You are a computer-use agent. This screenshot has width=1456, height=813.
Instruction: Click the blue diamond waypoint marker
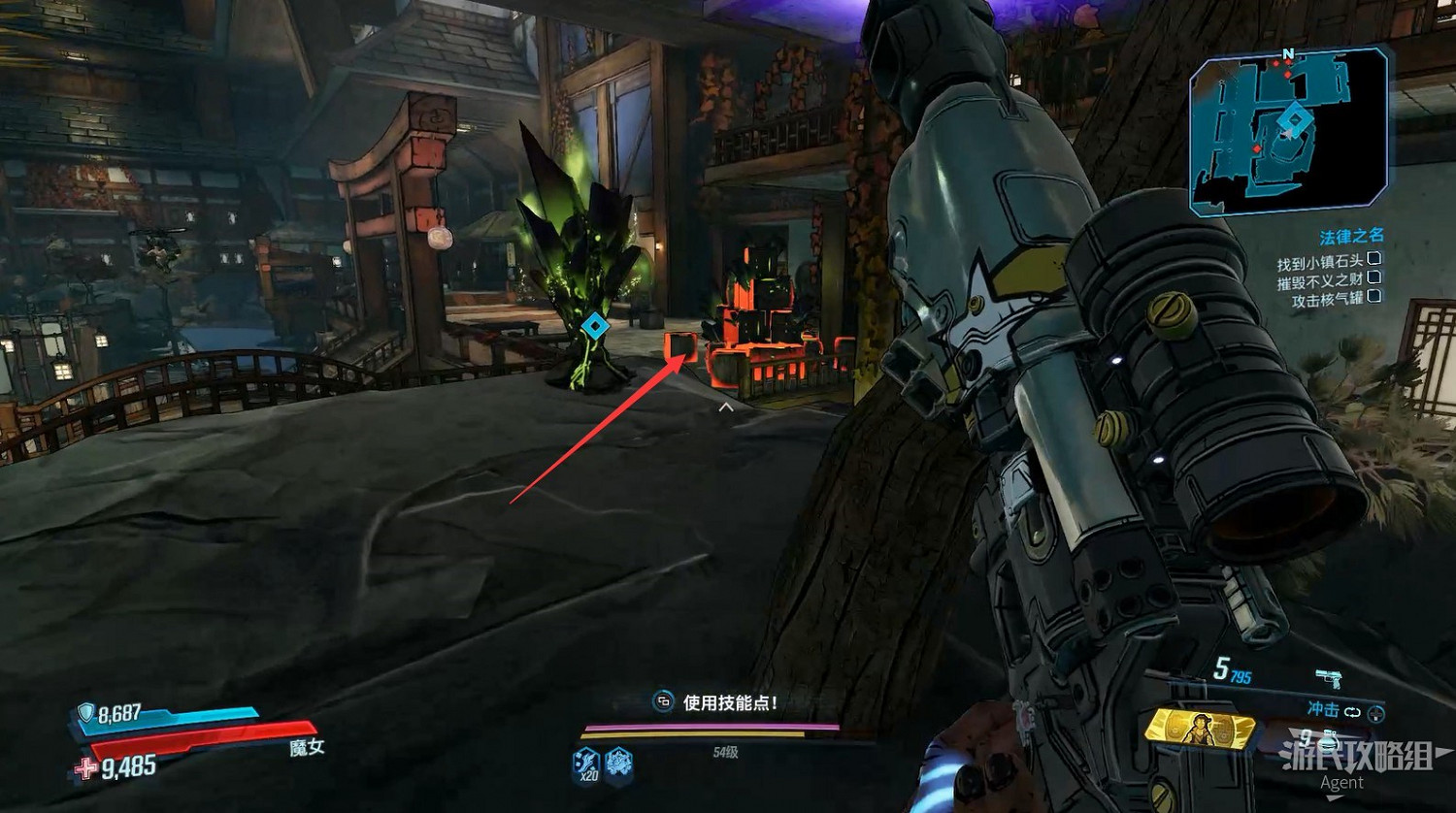coord(595,326)
